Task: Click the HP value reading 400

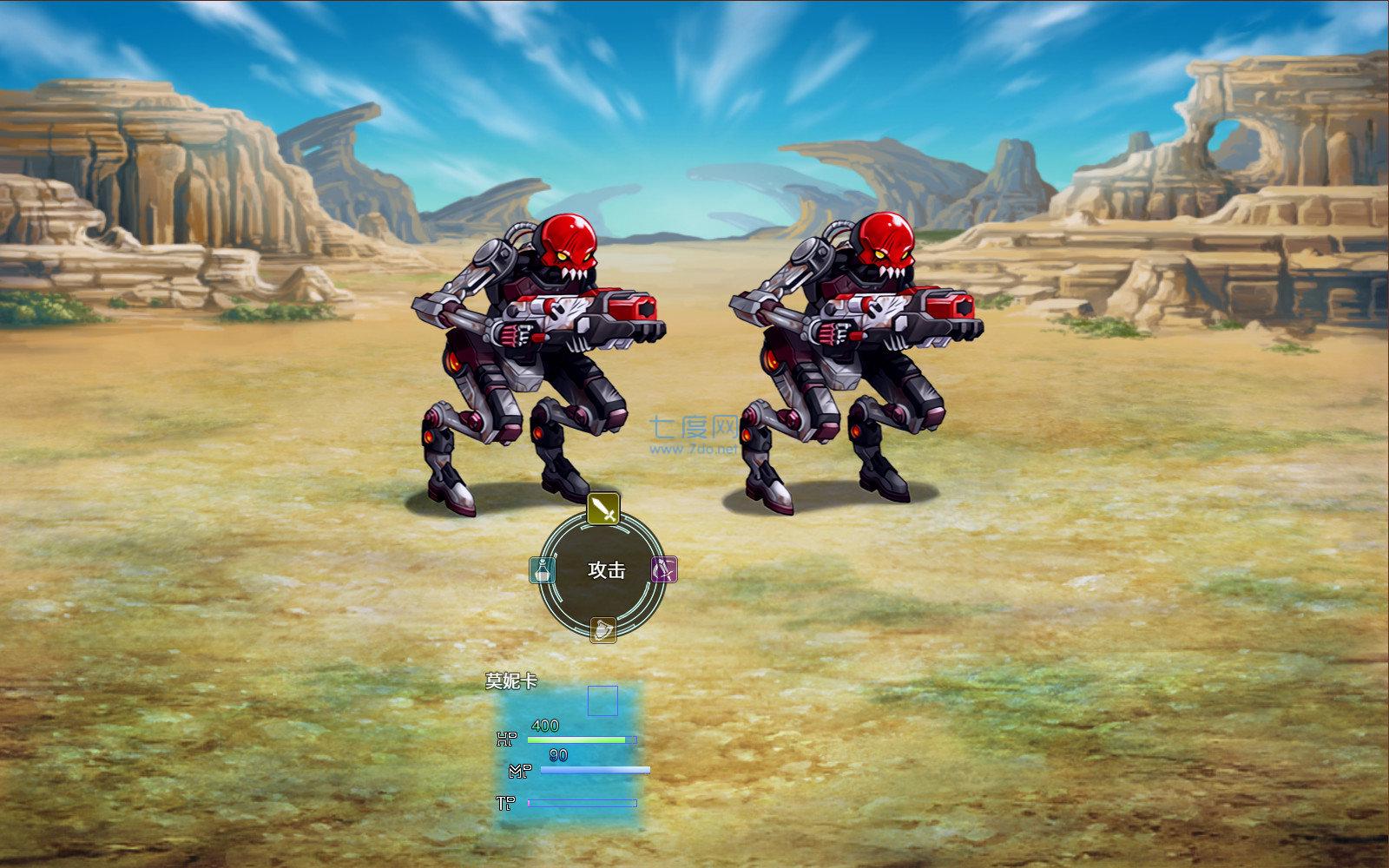Action: point(543,723)
